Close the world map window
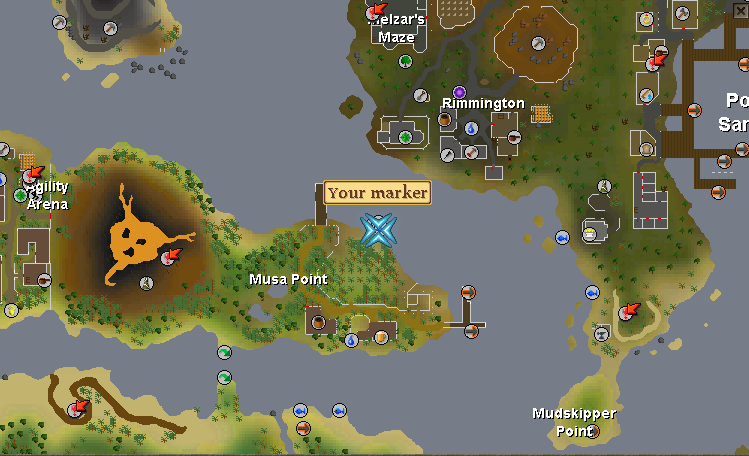The width and height of the screenshot is (749, 456). click(x=740, y=8)
